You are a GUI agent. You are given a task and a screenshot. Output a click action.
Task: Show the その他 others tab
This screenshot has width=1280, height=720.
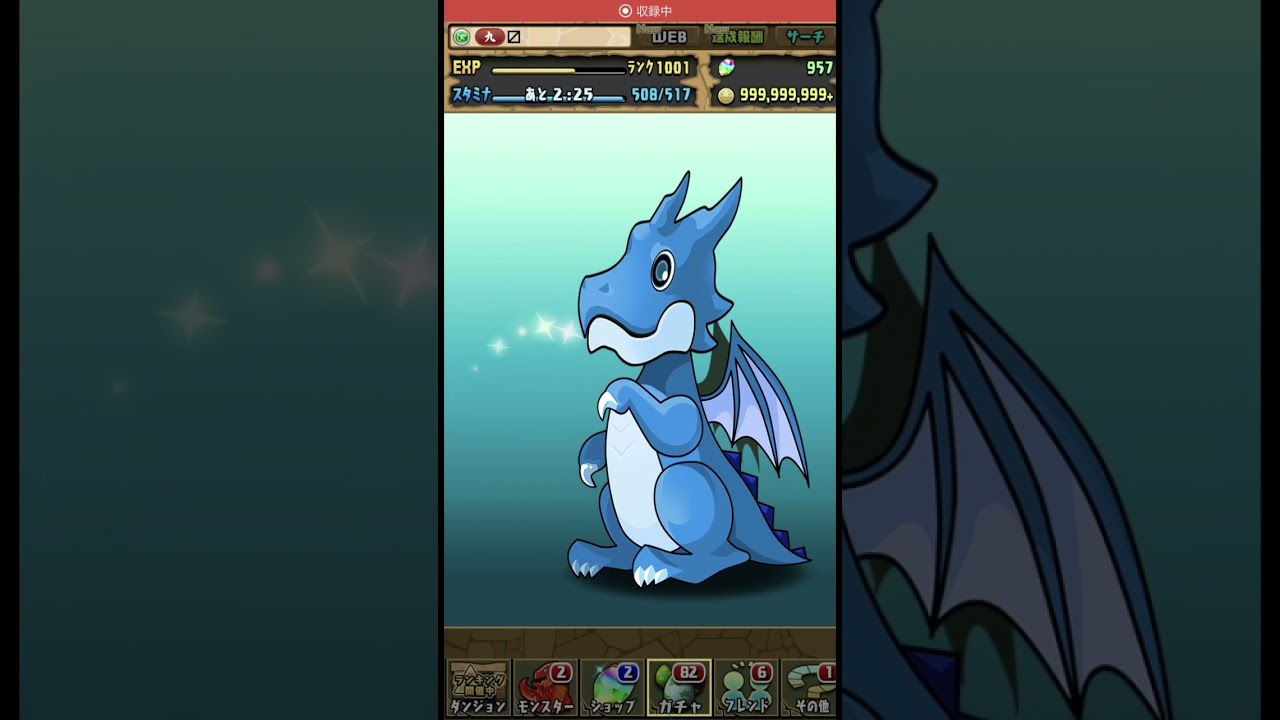[x=810, y=688]
